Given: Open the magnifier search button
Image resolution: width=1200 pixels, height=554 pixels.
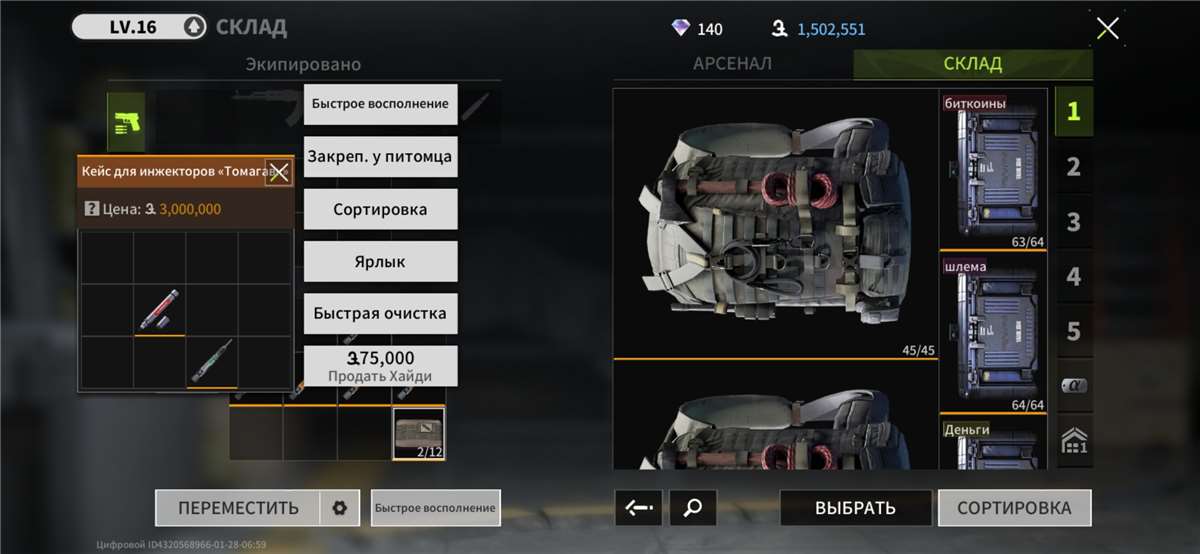Looking at the screenshot, I should coord(692,508).
